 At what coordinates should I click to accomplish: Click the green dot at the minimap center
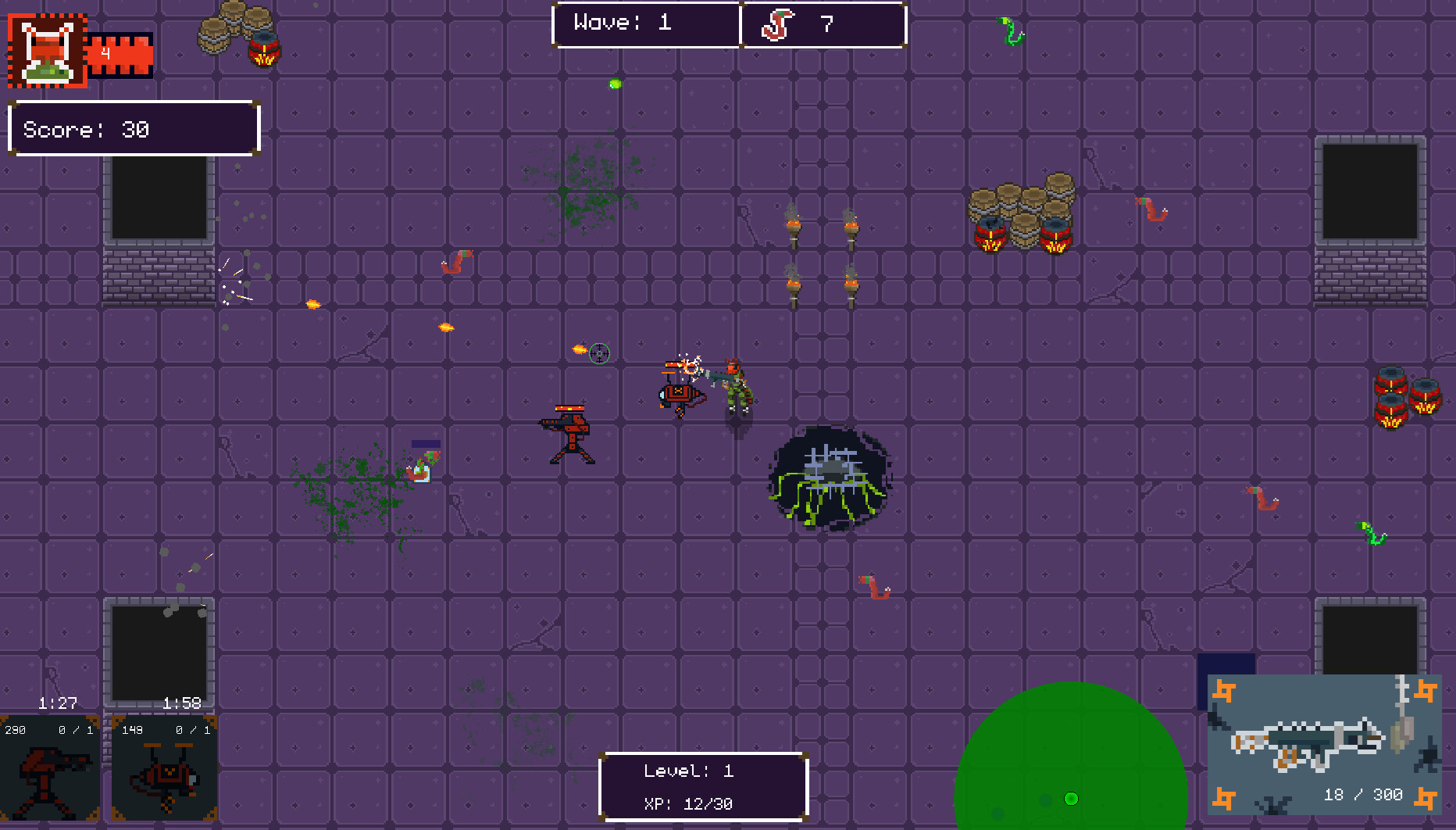pyautogui.click(x=1070, y=799)
